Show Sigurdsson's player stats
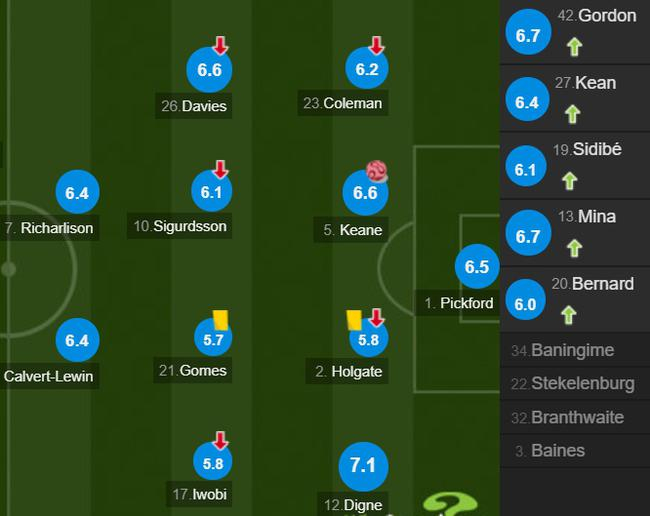The image size is (650, 516). pyautogui.click(x=210, y=193)
